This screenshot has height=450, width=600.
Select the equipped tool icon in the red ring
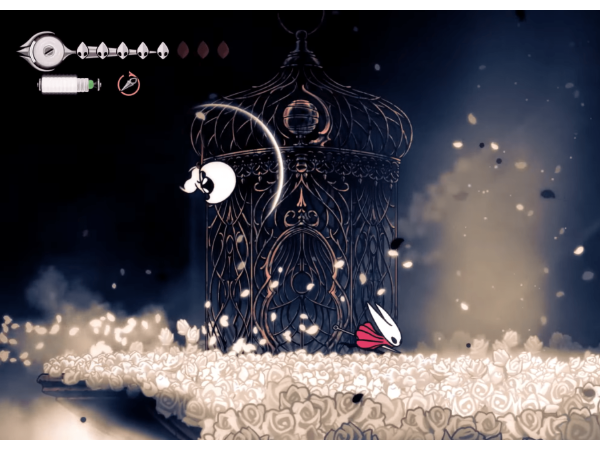click(x=128, y=84)
